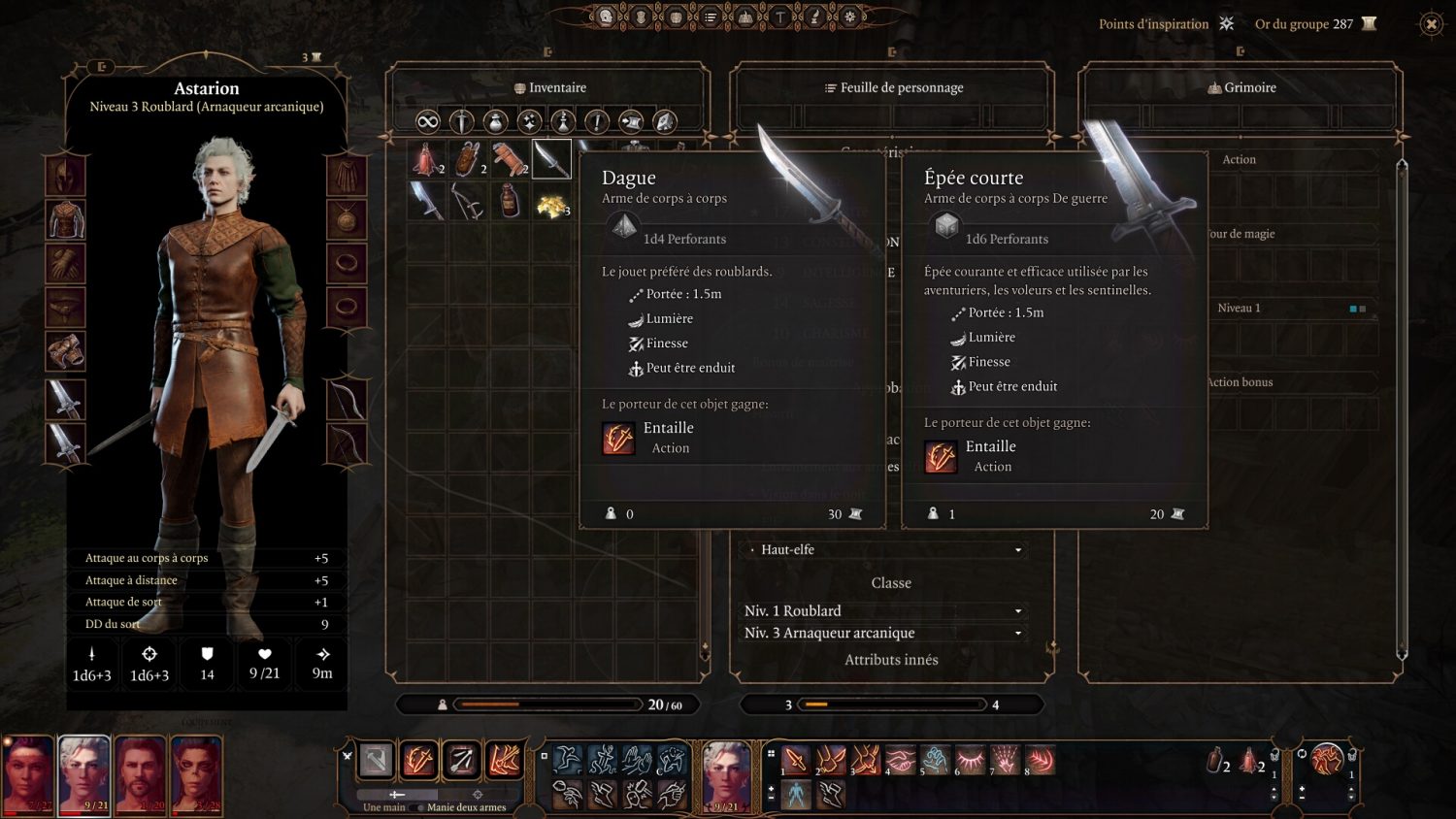
Task: Select Astarion's portrait in the party bar
Action: 84,774
